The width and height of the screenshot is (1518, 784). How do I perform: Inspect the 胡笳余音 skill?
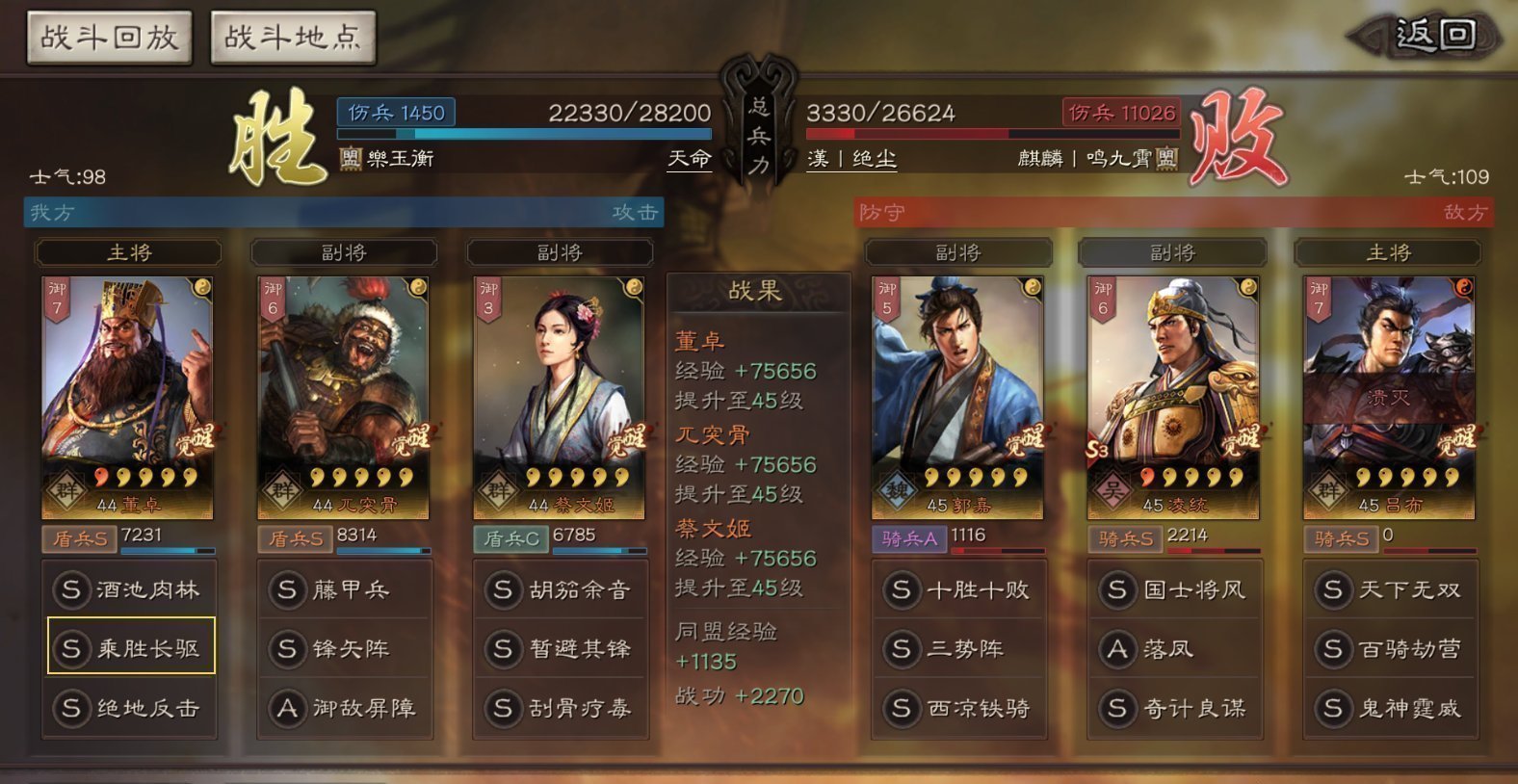[562, 589]
